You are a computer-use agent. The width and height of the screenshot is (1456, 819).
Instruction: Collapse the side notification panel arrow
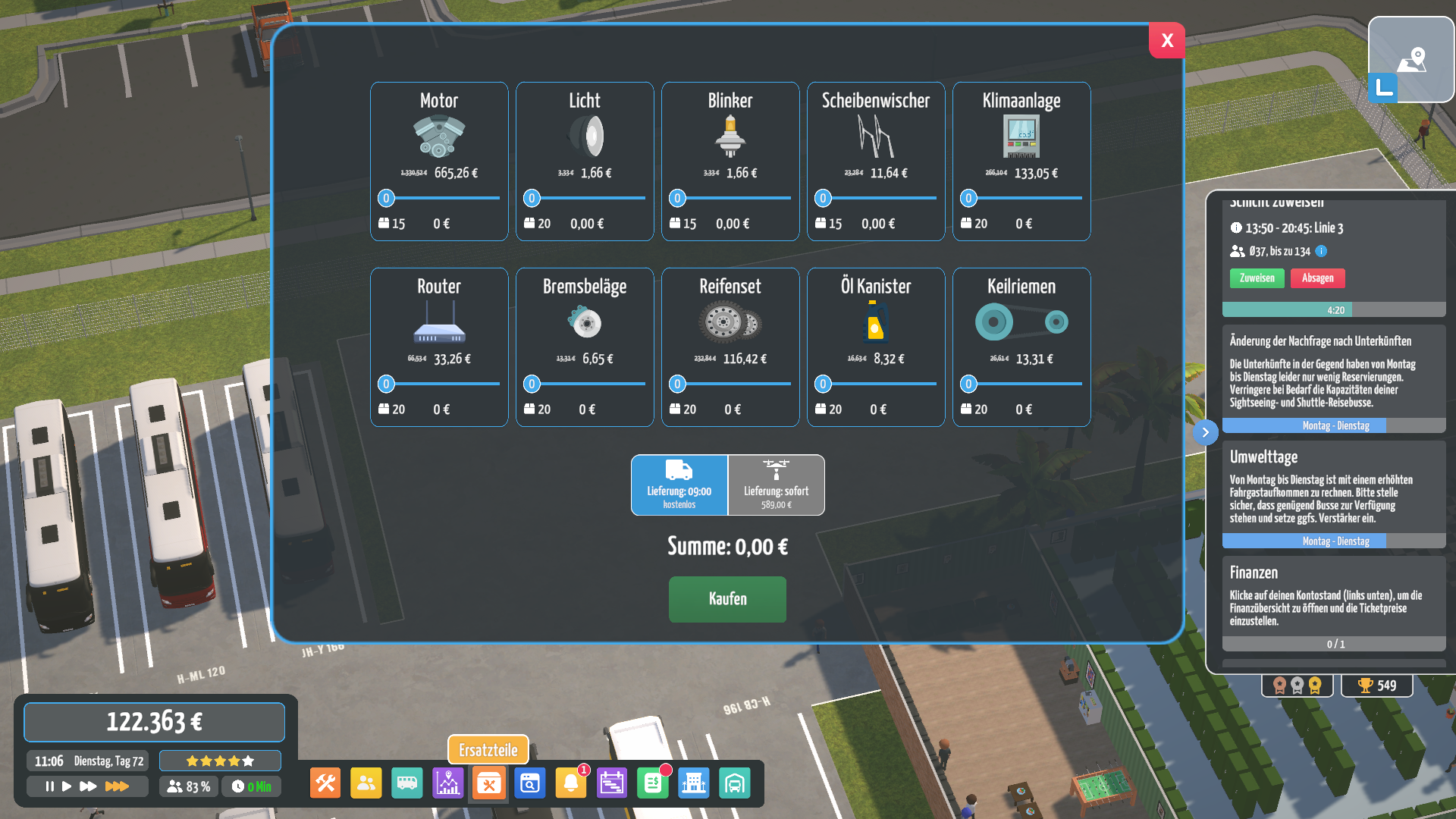pyautogui.click(x=1205, y=432)
